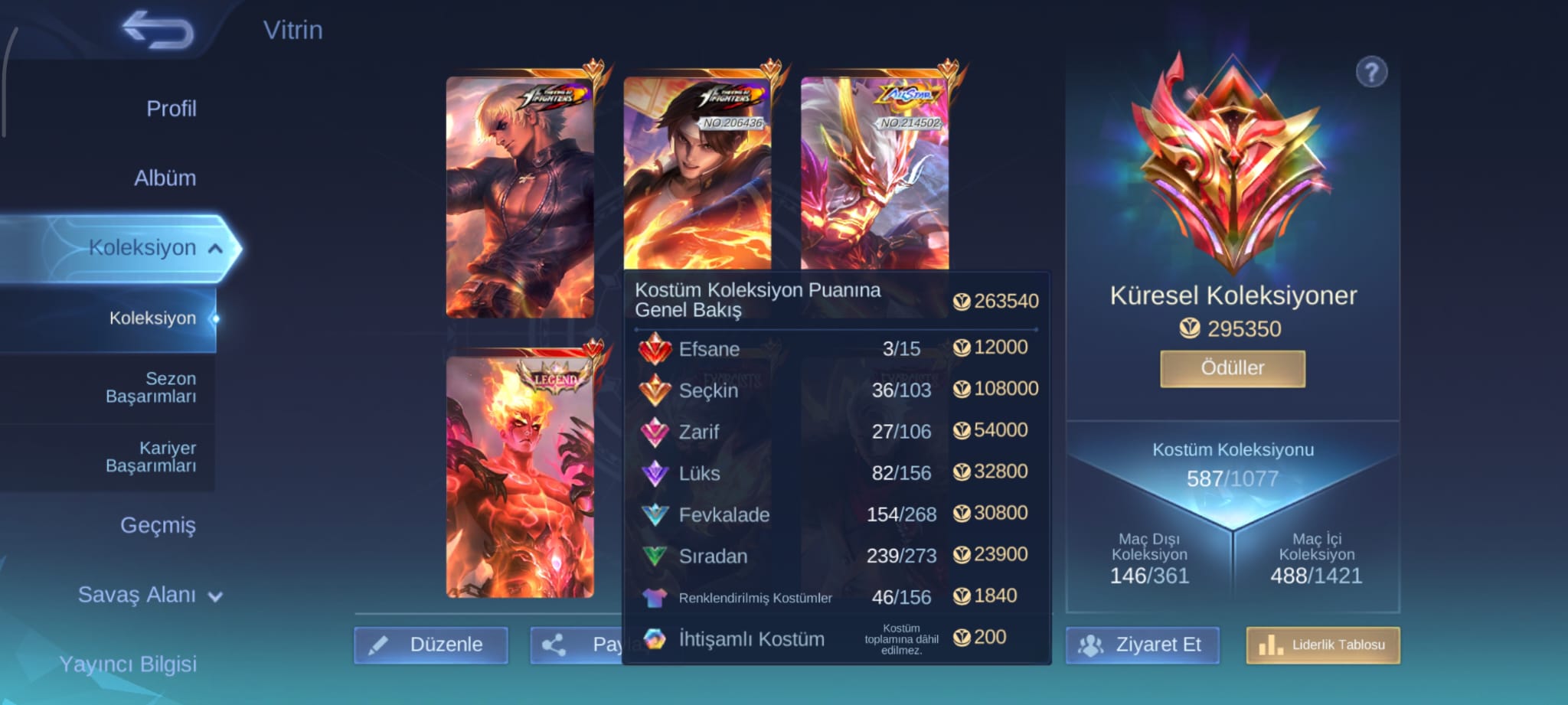Open Sezon Başarımları
The height and width of the screenshot is (705, 1568).
click(x=151, y=387)
